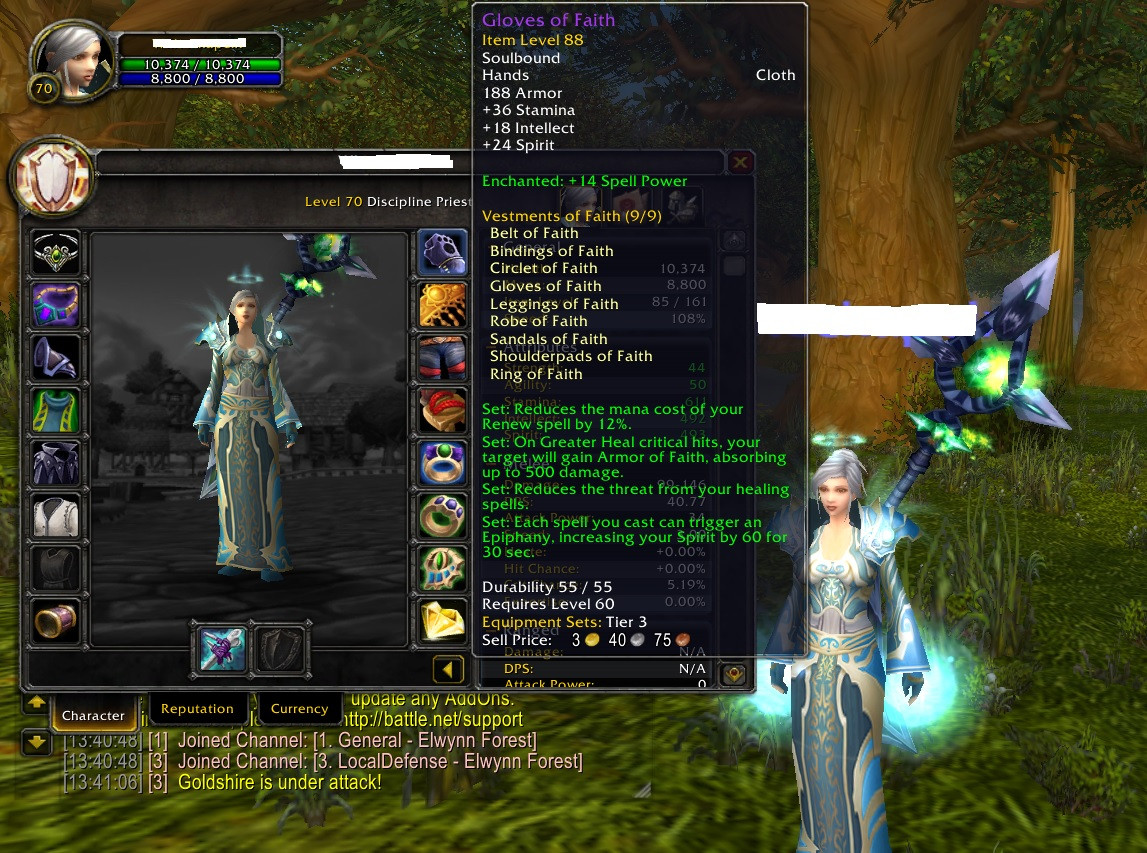This screenshot has height=853, width=1147.
Task: Click the shoulderpads equipment slot
Action: click(x=56, y=358)
